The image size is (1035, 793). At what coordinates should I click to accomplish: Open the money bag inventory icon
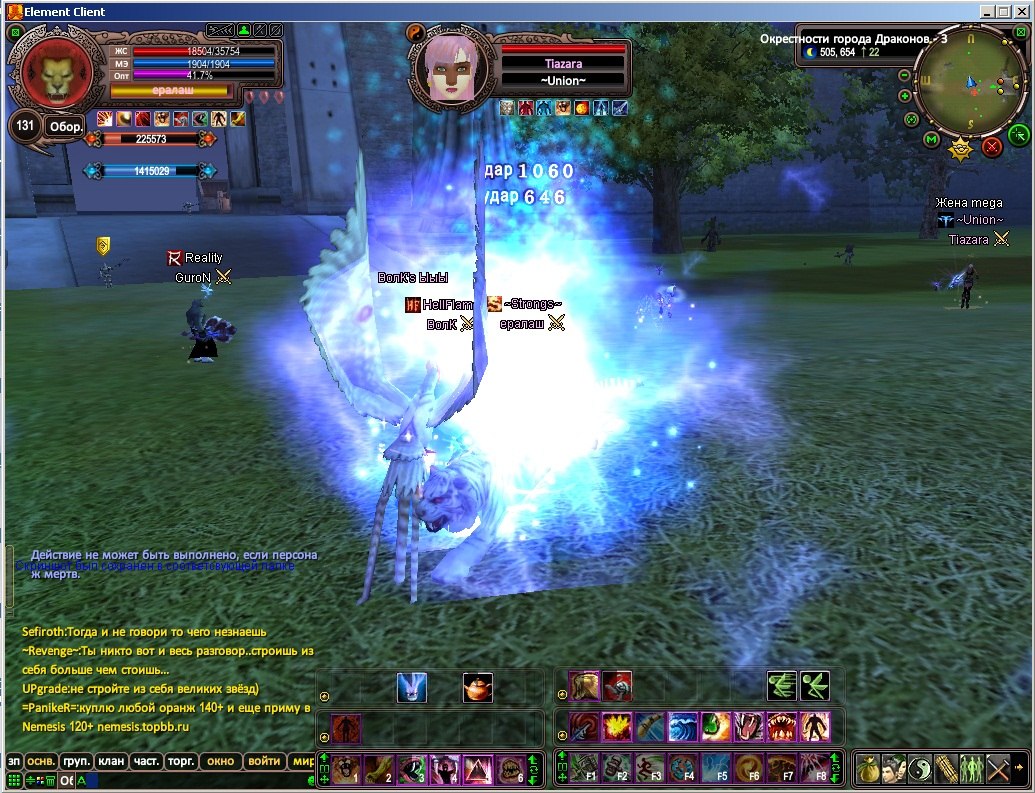tap(867, 768)
